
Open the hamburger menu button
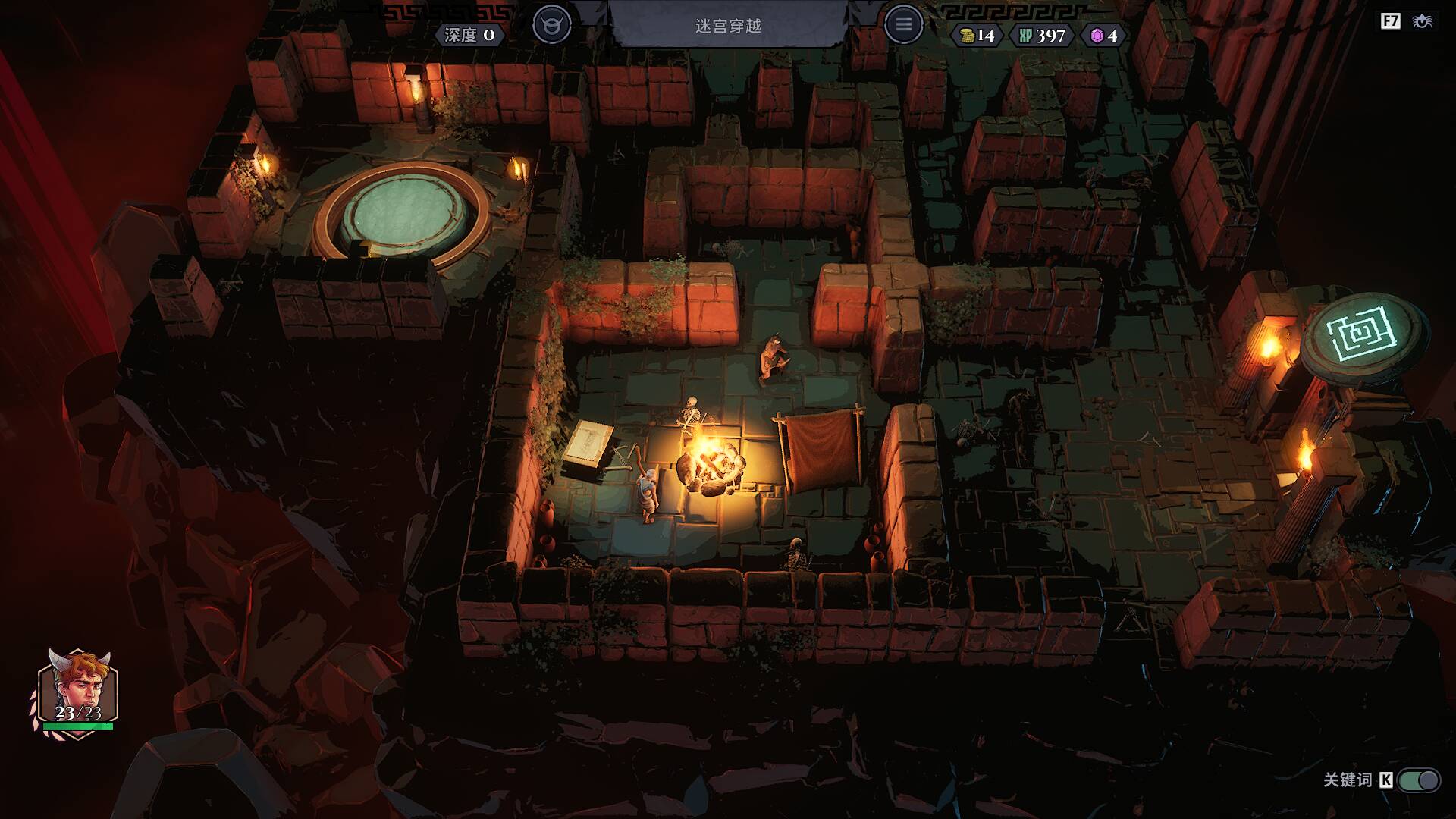[903, 25]
